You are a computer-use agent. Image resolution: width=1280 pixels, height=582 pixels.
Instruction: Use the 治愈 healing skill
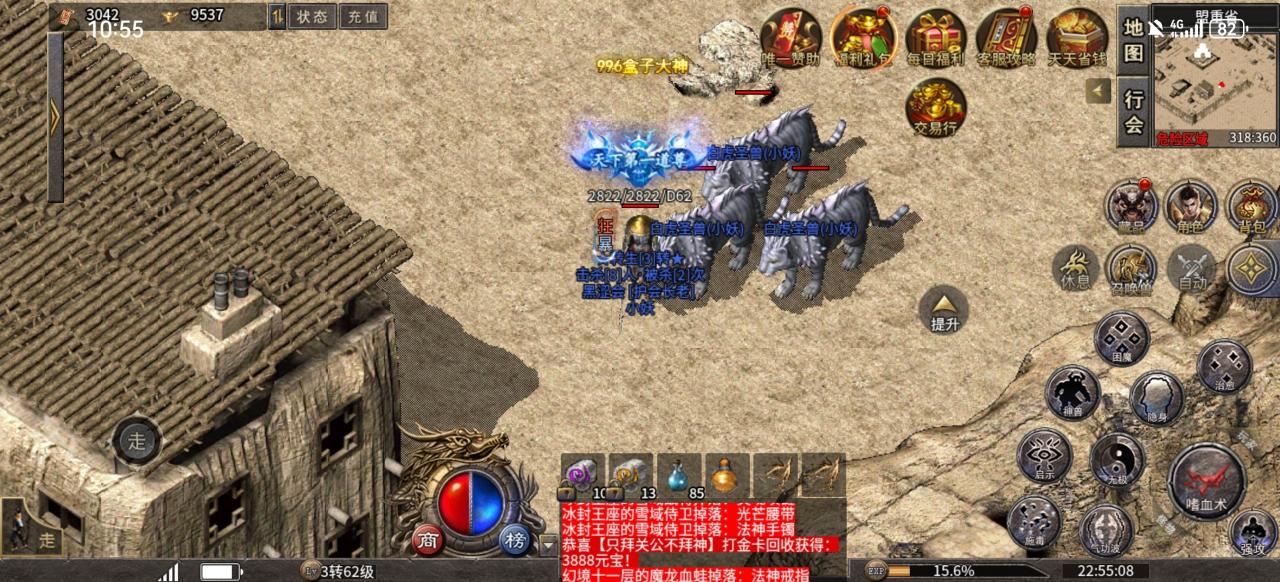point(1224,366)
